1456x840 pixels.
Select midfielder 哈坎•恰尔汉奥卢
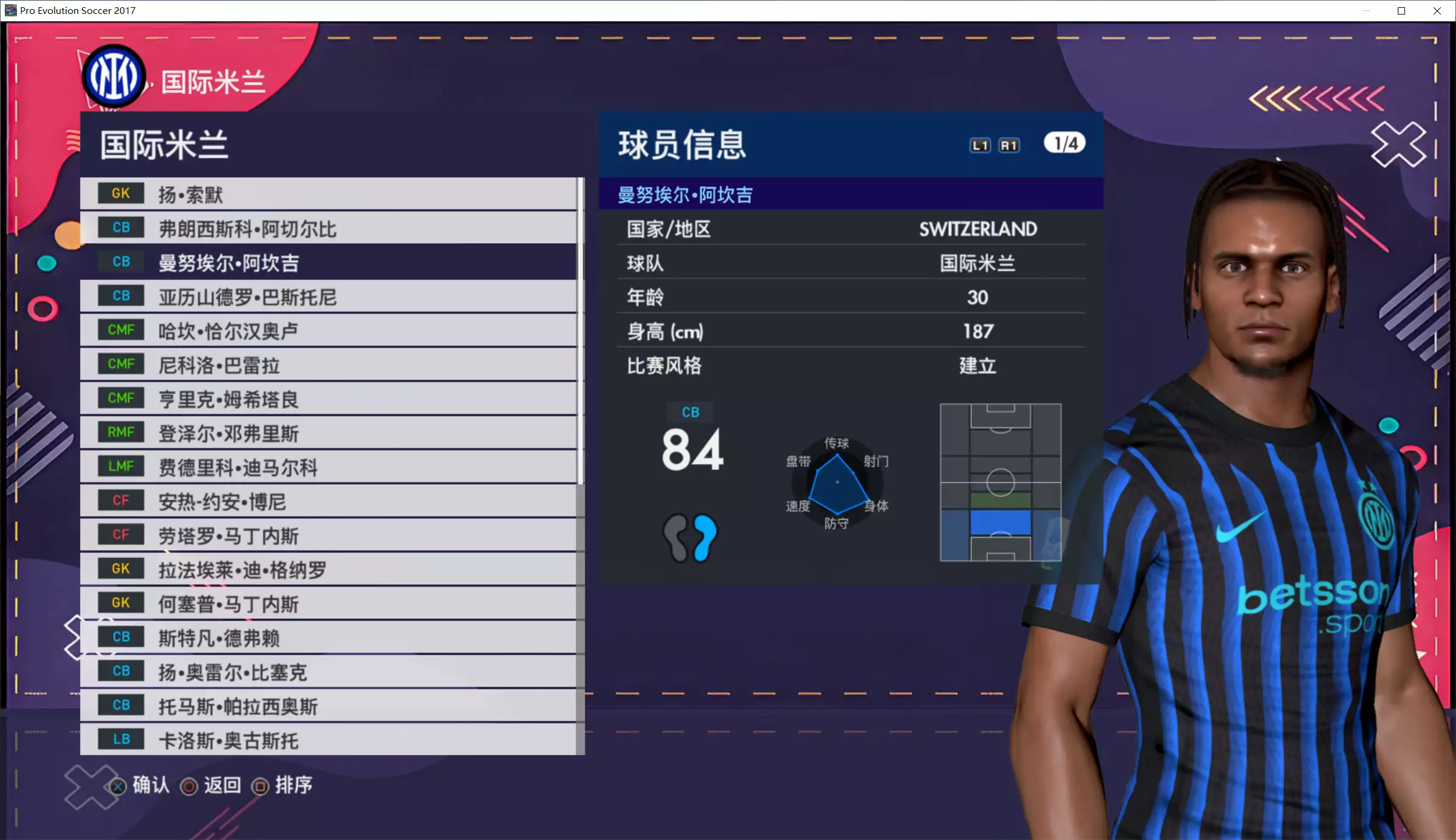point(327,331)
